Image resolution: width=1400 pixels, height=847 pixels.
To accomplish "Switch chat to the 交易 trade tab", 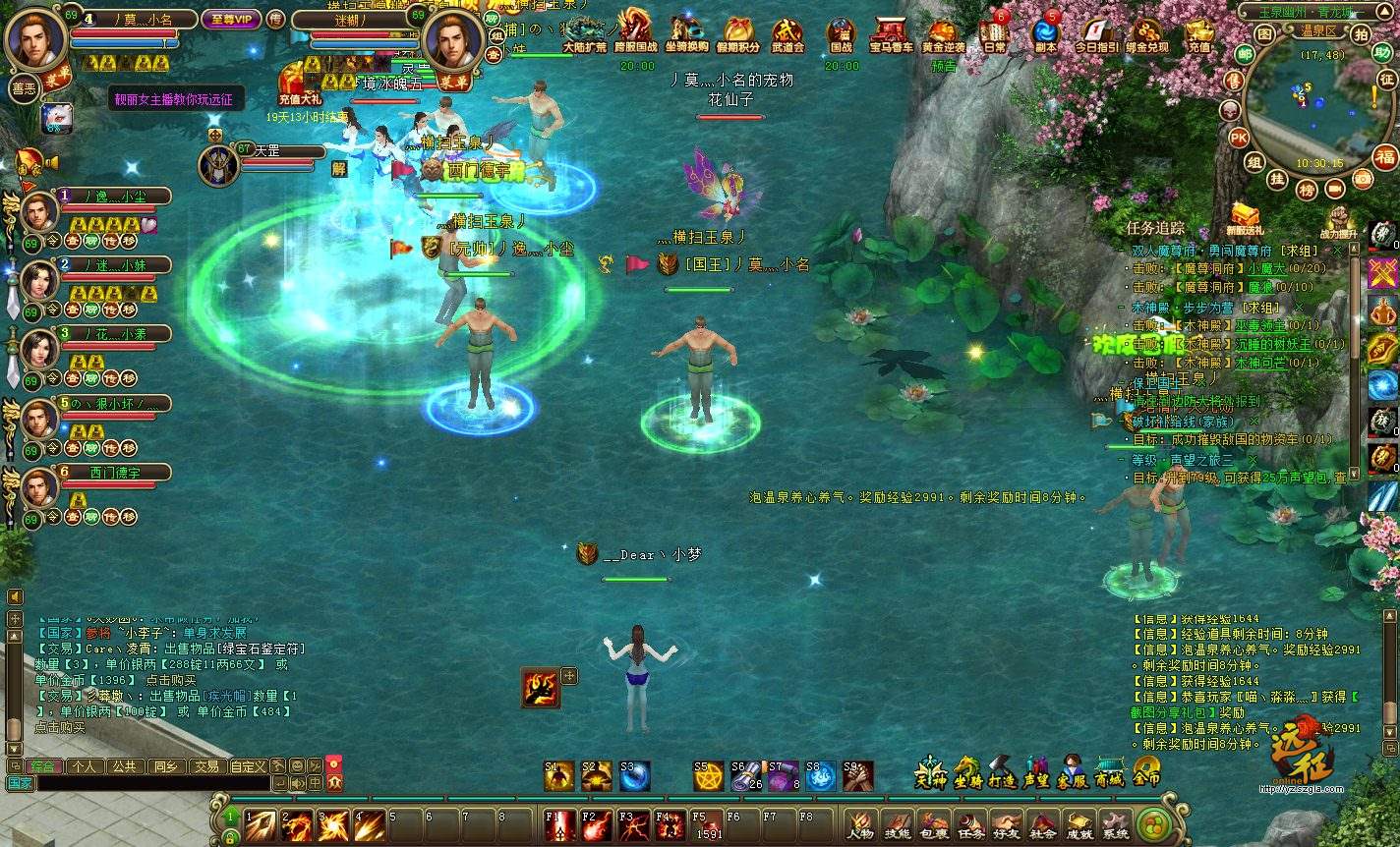I will point(205,766).
